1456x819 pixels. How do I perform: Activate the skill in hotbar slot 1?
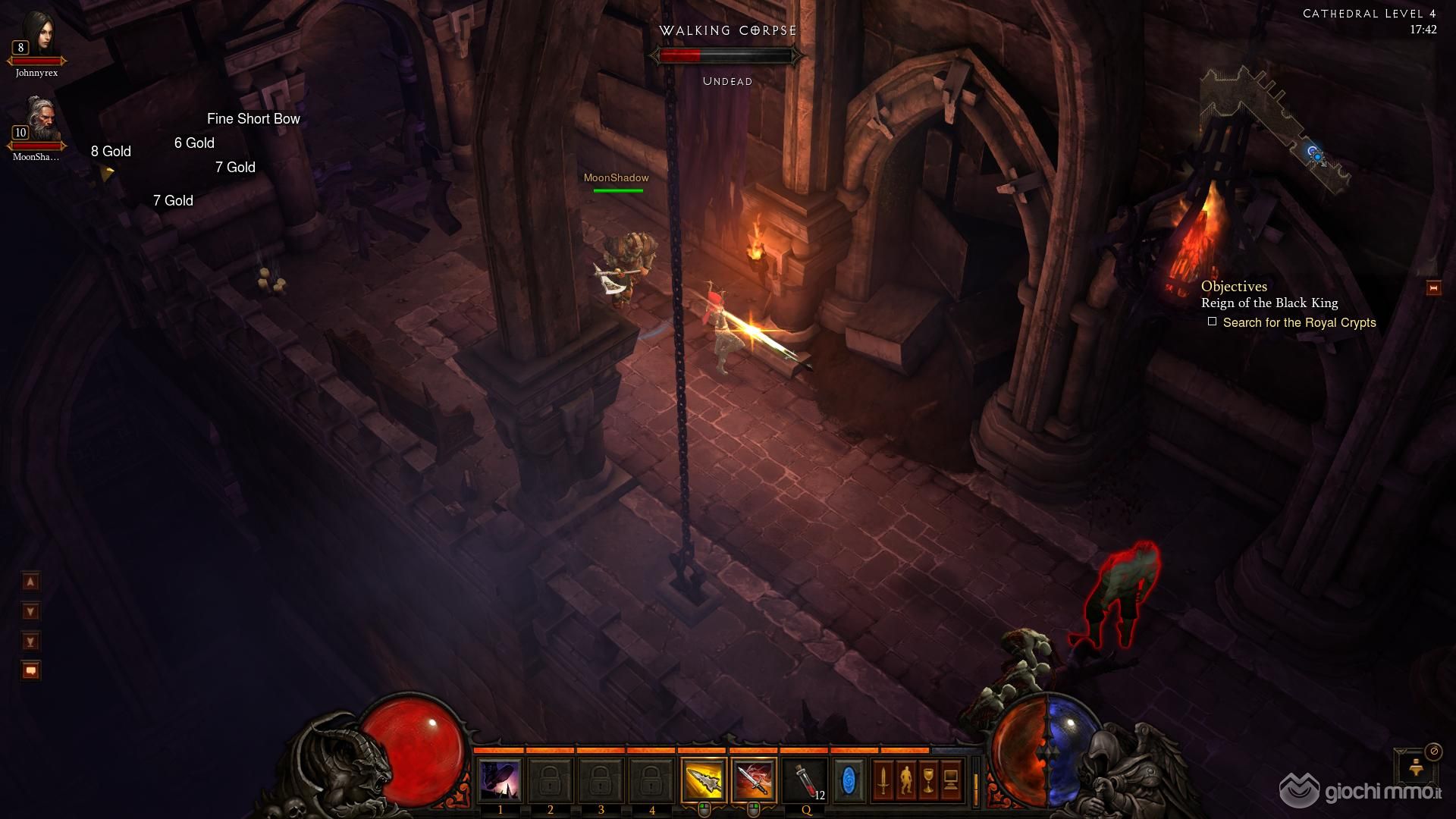pyautogui.click(x=500, y=781)
